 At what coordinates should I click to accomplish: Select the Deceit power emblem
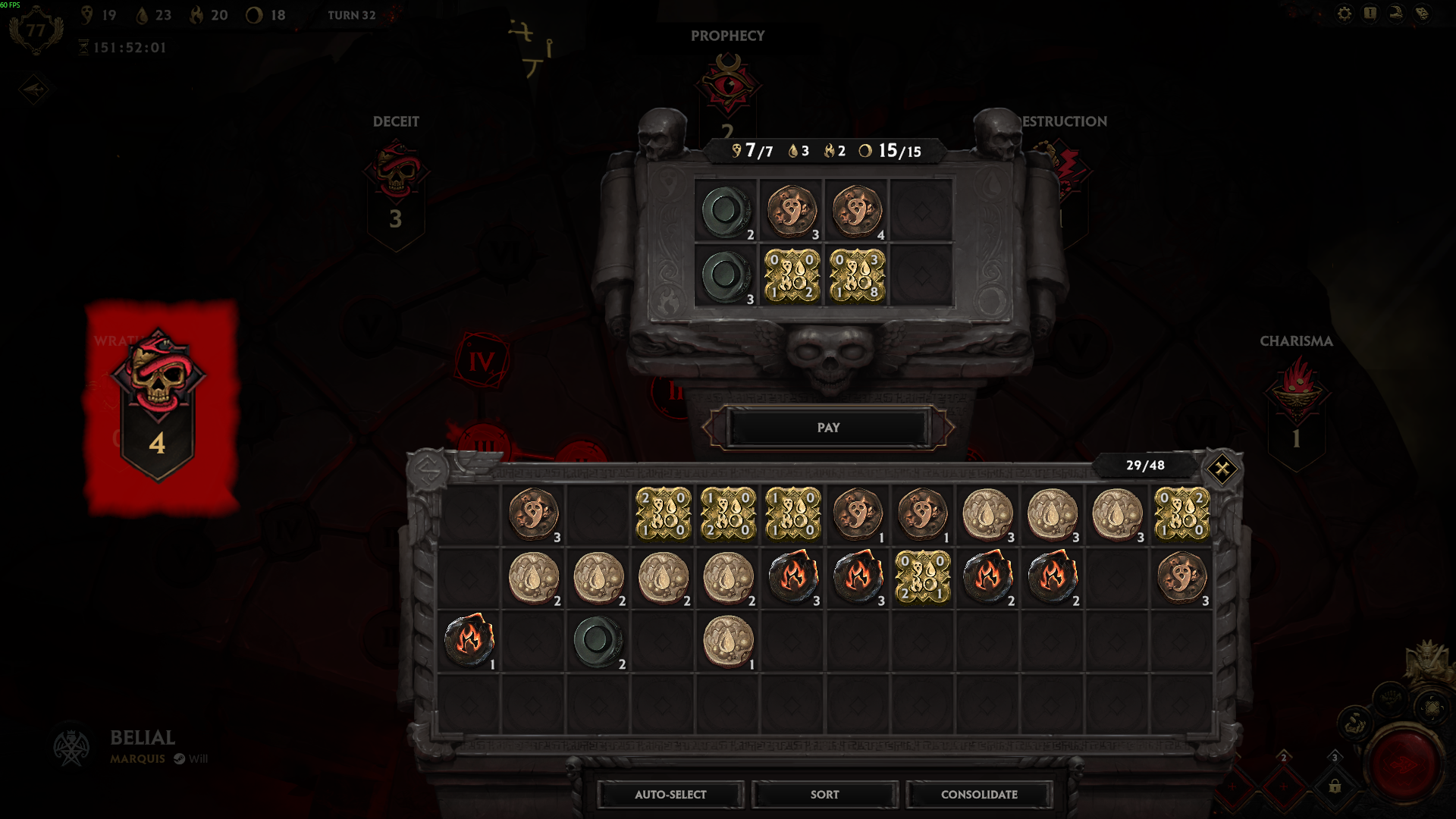tap(396, 190)
